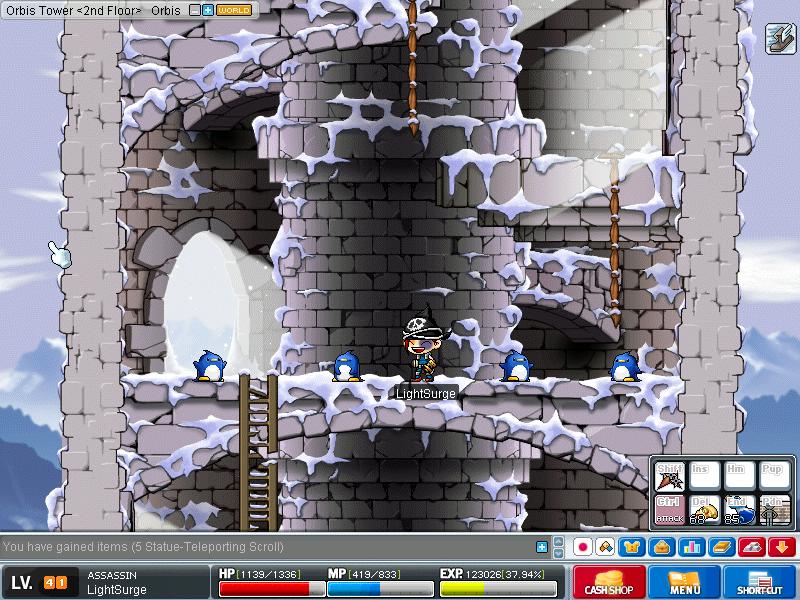The height and width of the screenshot is (600, 800).
Task: Click the red dot toolbar icon
Action: [582, 547]
